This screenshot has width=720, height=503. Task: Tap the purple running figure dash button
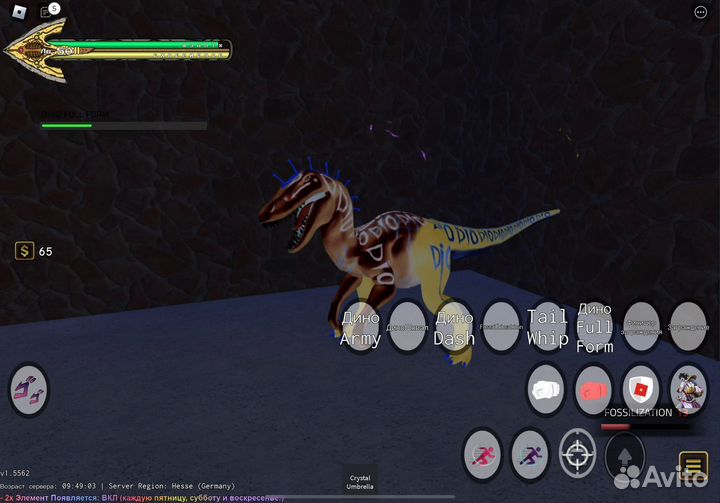coord(530,455)
